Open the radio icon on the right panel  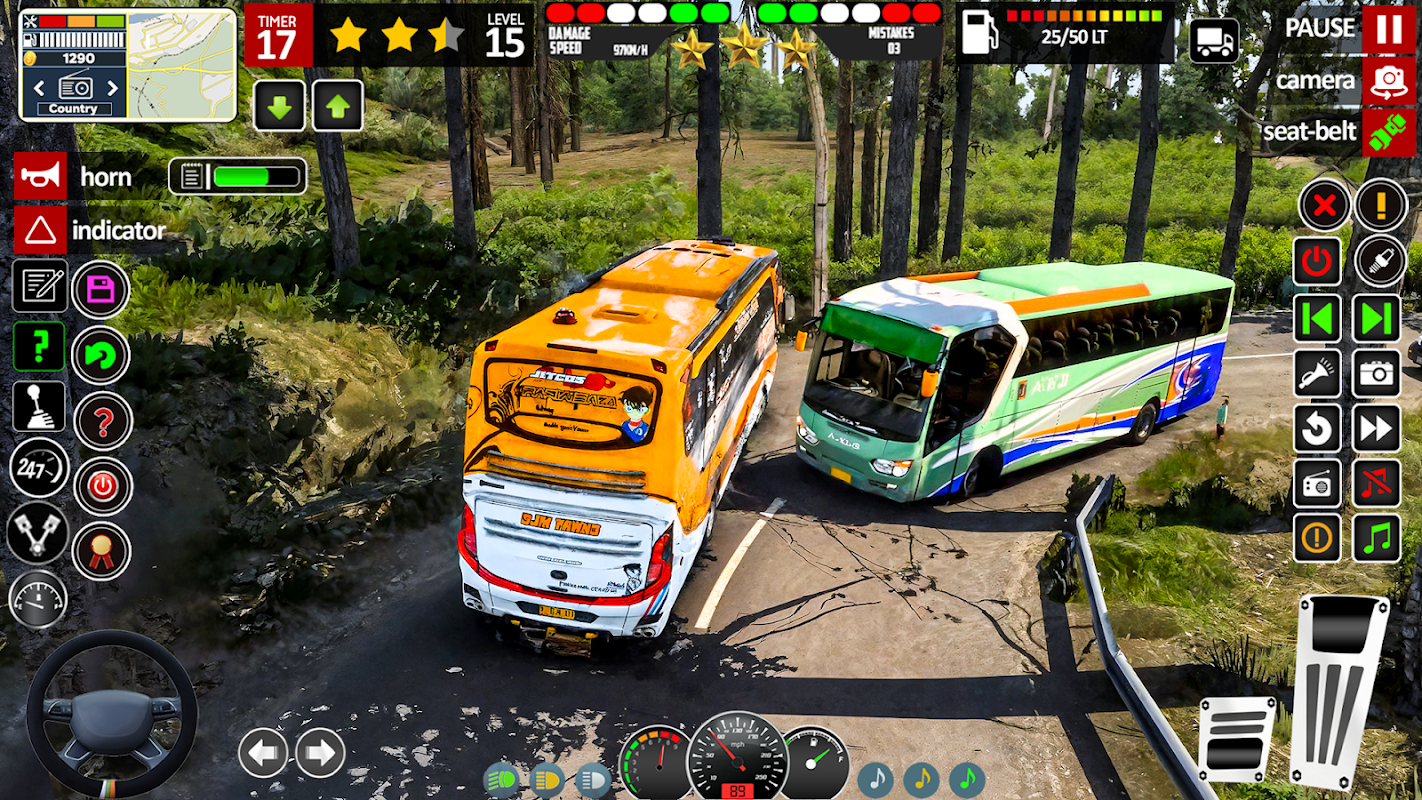pyautogui.click(x=1317, y=484)
